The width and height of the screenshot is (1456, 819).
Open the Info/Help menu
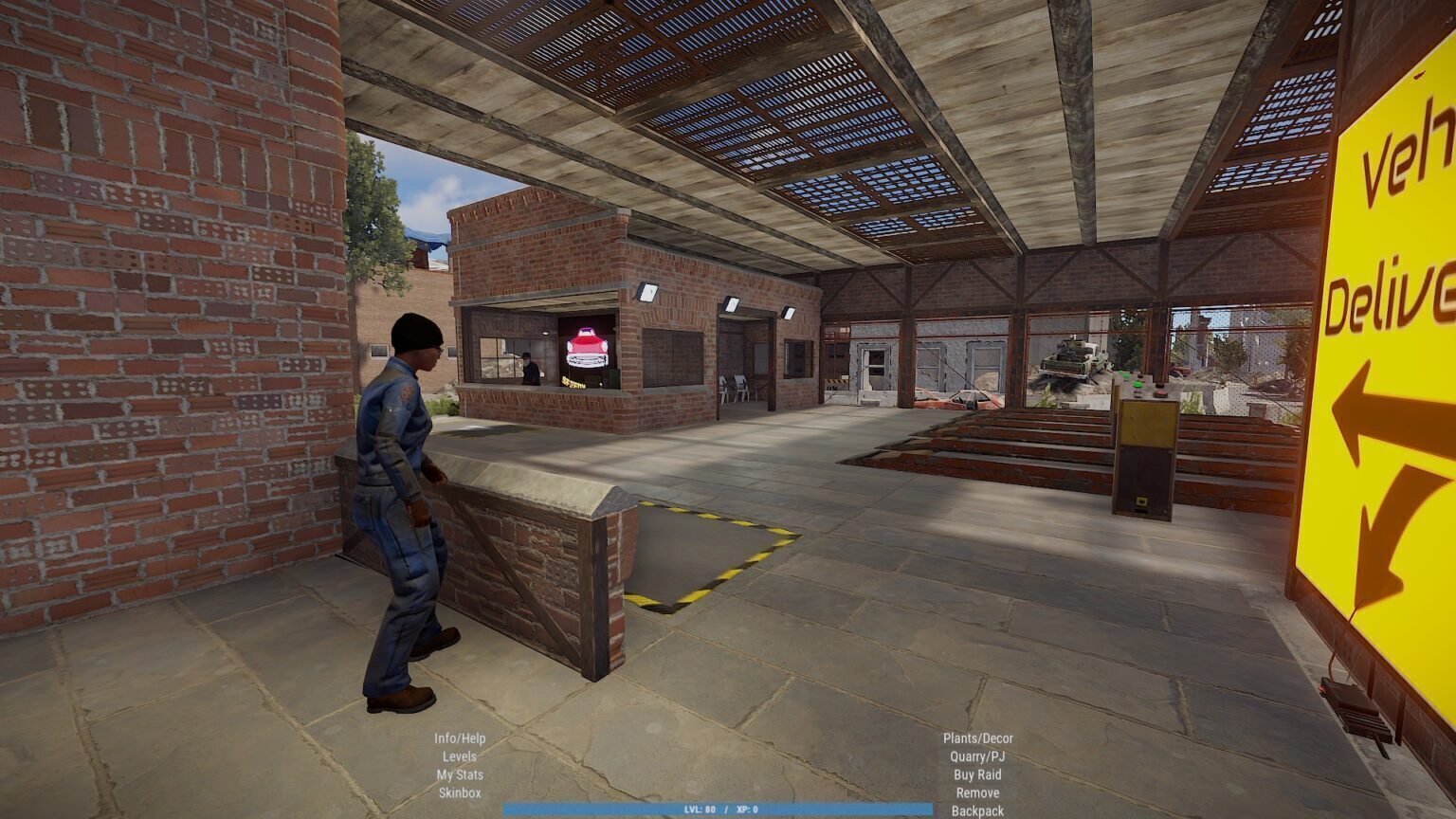pyautogui.click(x=460, y=738)
